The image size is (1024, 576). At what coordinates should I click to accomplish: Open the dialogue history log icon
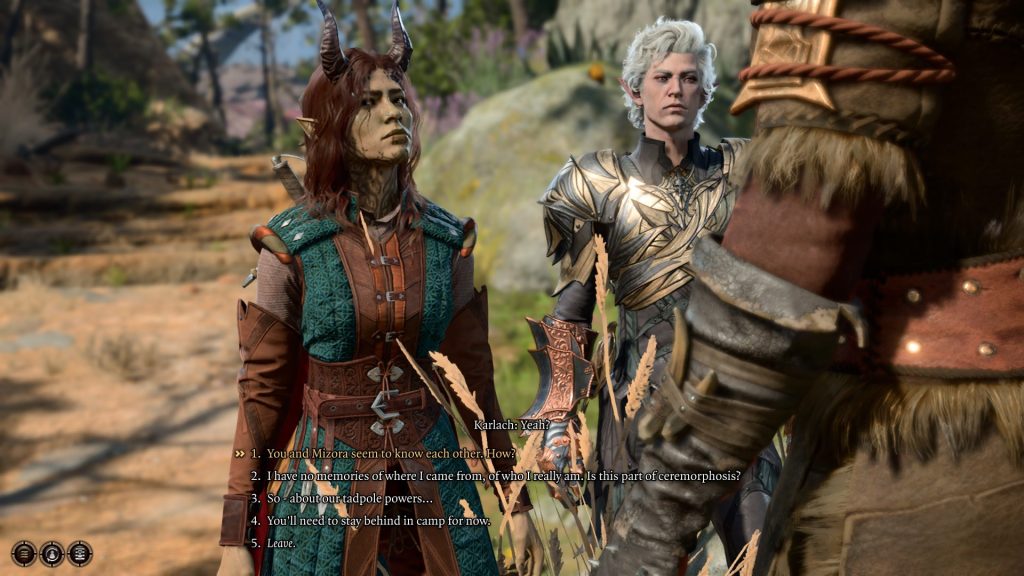[x=80, y=553]
